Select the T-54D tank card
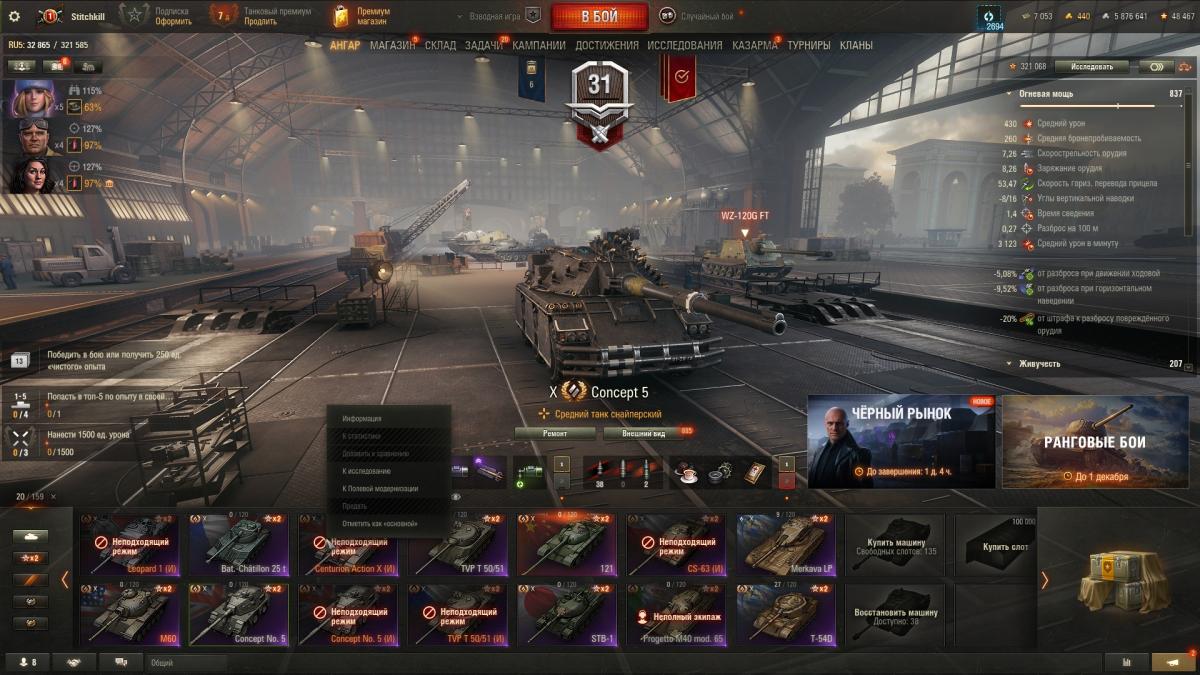 786,614
